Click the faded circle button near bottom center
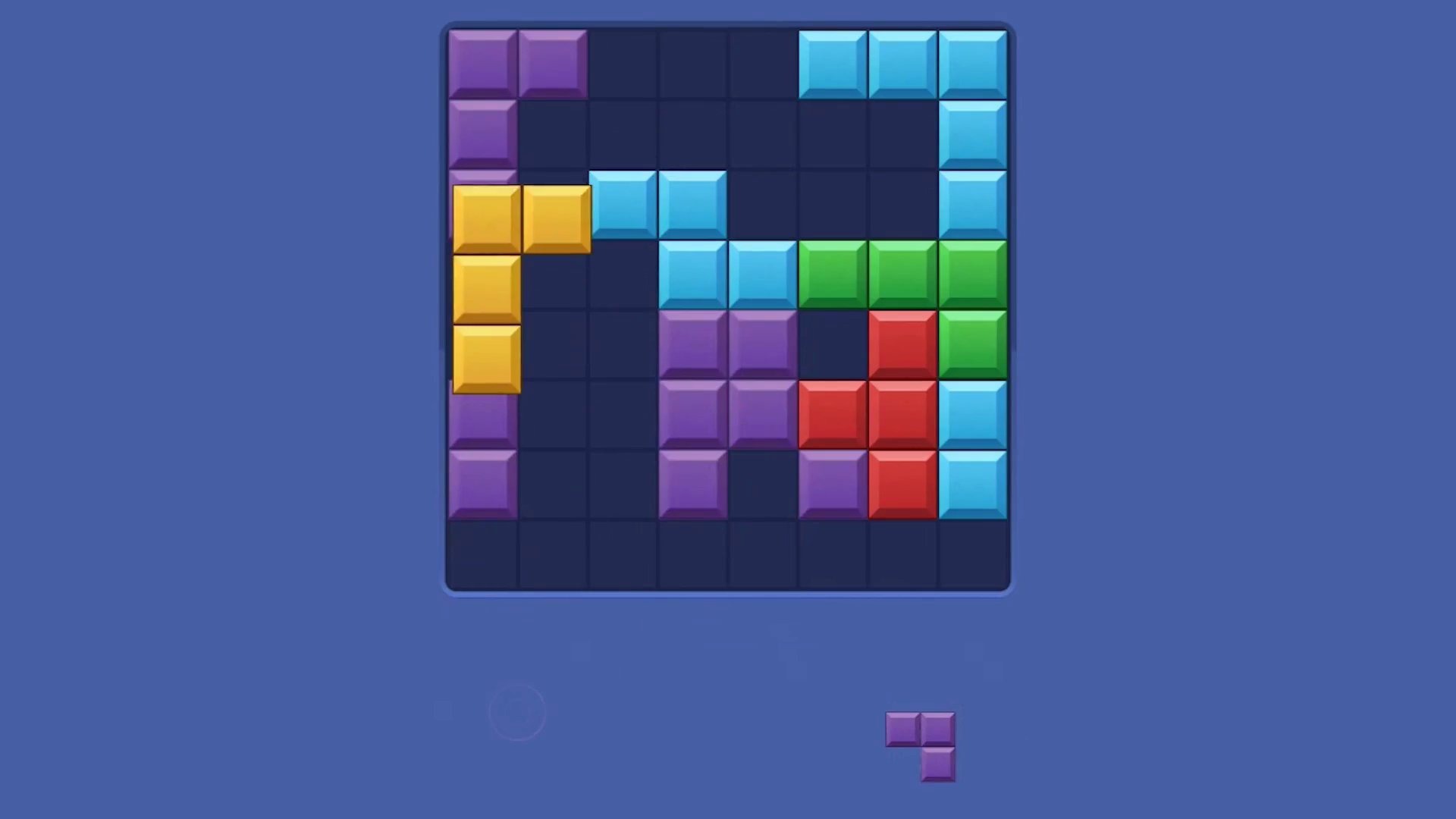 tap(518, 711)
